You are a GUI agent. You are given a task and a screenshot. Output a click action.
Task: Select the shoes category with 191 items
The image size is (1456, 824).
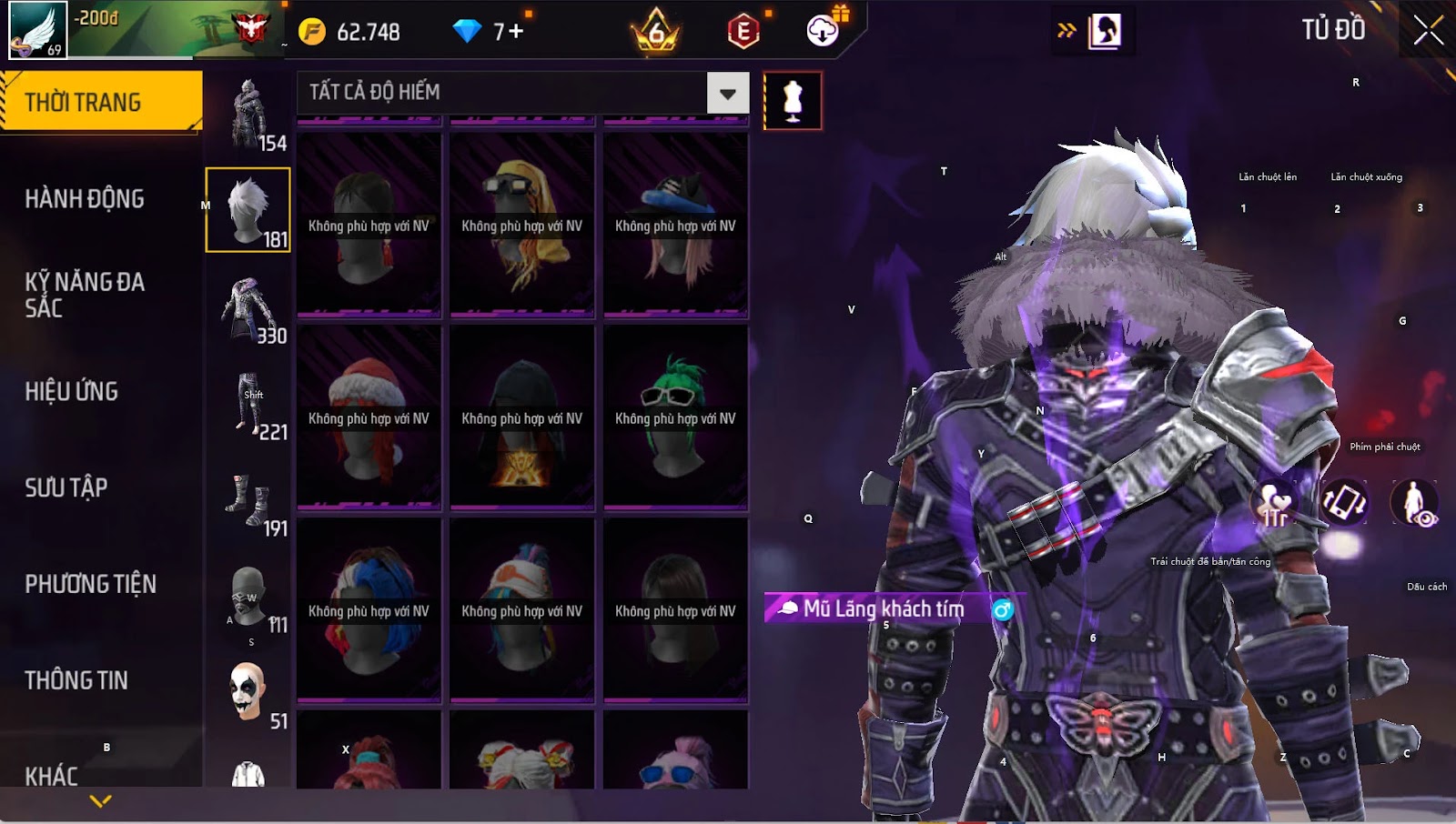pyautogui.click(x=248, y=502)
